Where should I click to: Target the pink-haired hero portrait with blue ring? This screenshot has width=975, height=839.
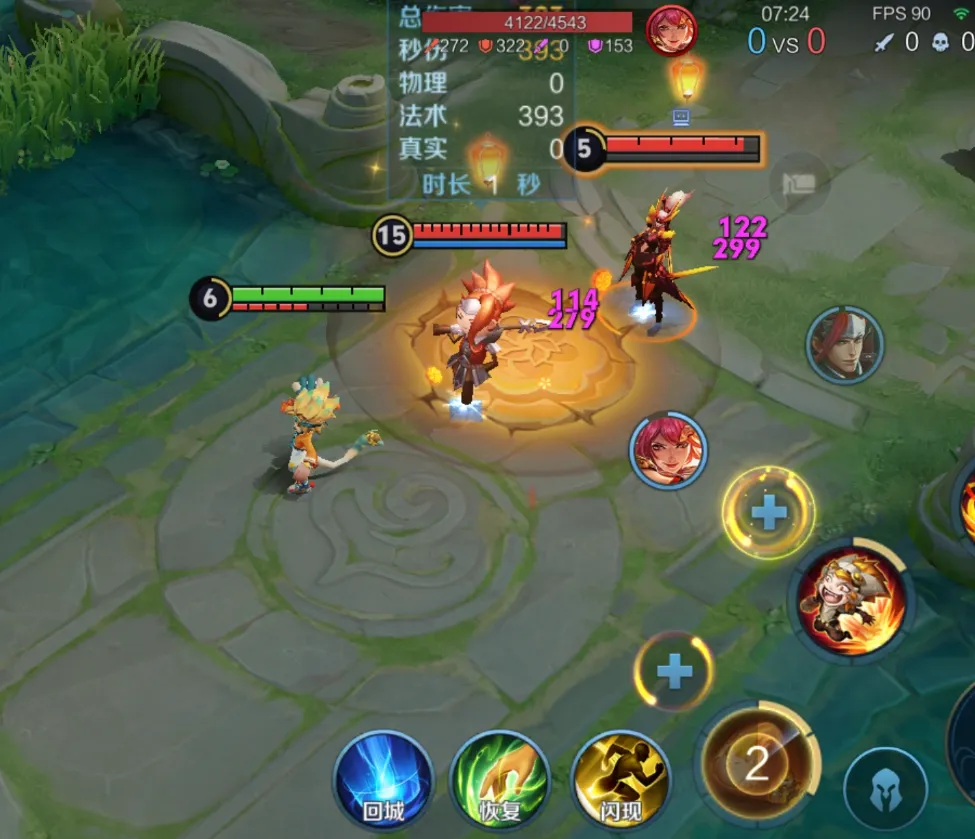[668, 451]
